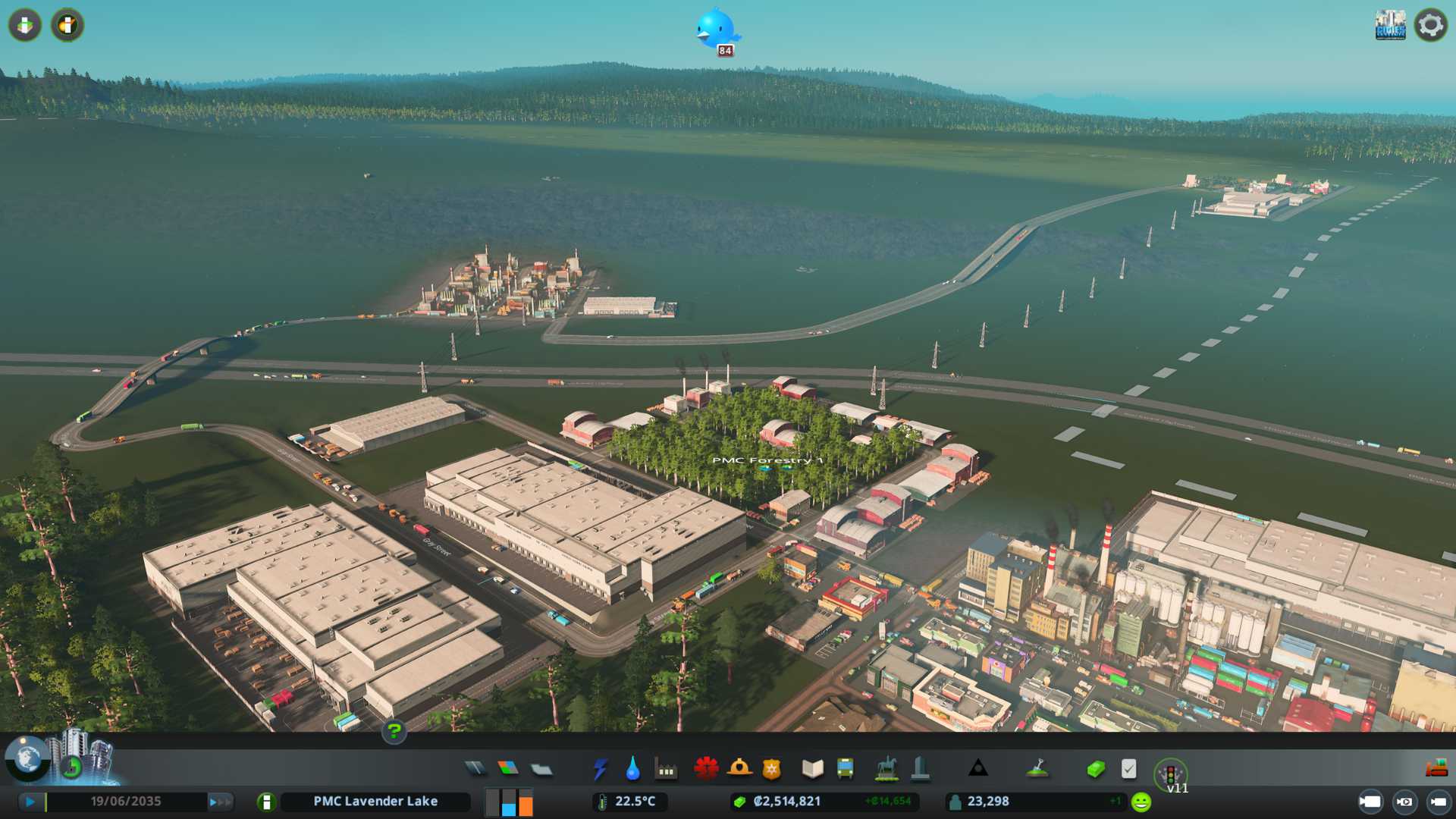
Task: Open the Education book menu
Action: 812,769
